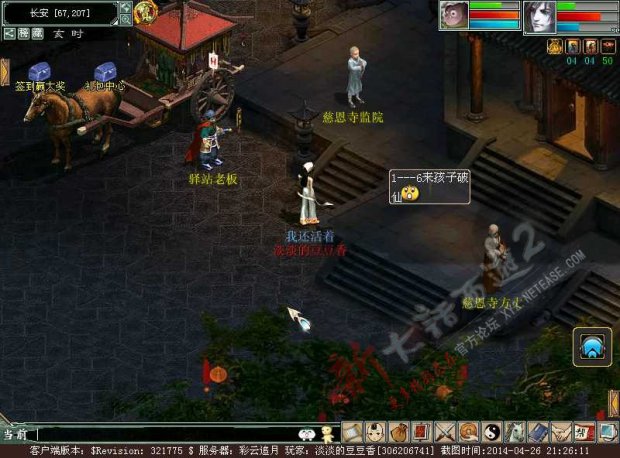Open the white horse mount icon
This screenshot has width=620, height=458.
point(514,432)
